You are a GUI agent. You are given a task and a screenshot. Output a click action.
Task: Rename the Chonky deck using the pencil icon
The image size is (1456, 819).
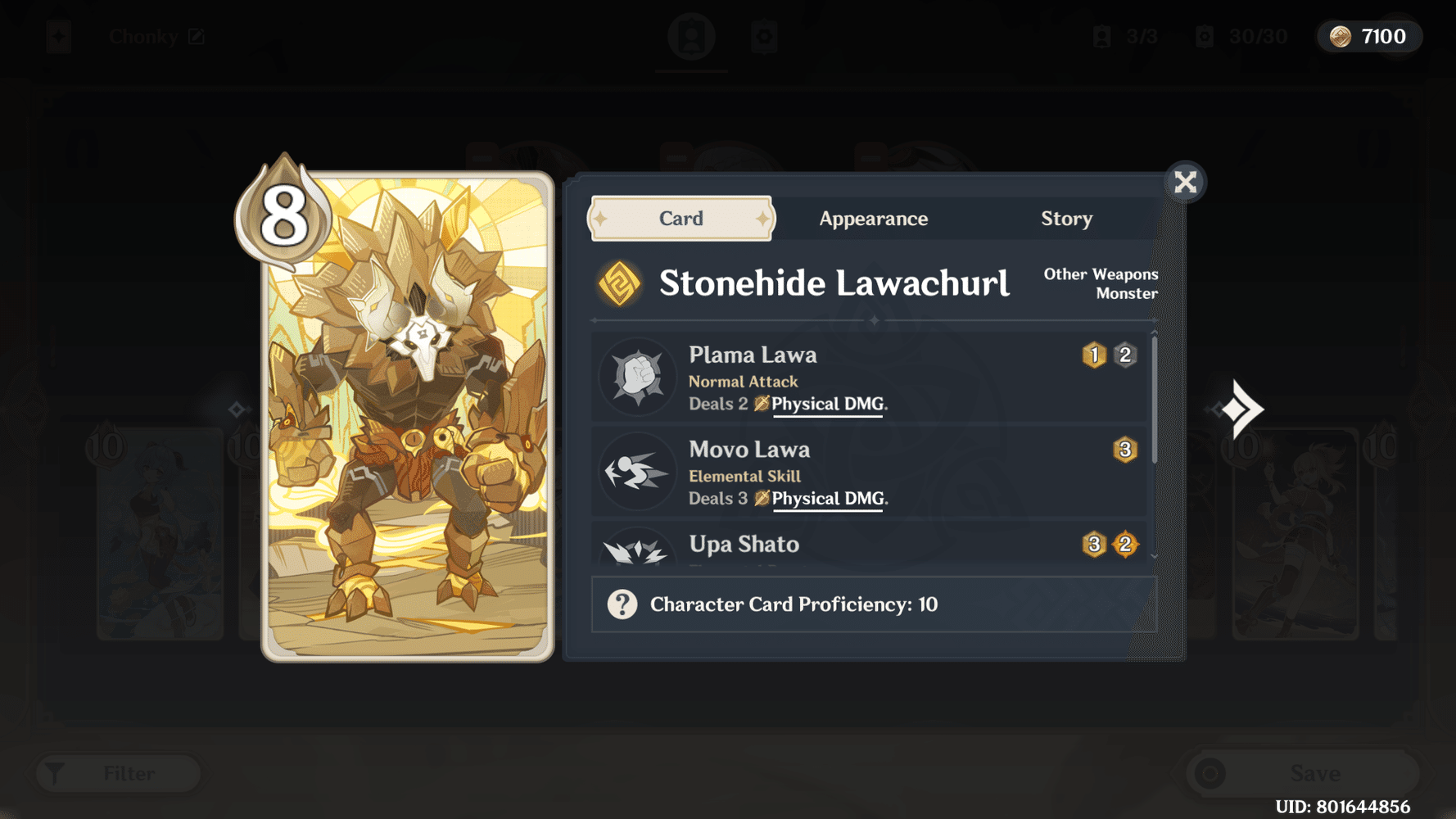tap(197, 36)
